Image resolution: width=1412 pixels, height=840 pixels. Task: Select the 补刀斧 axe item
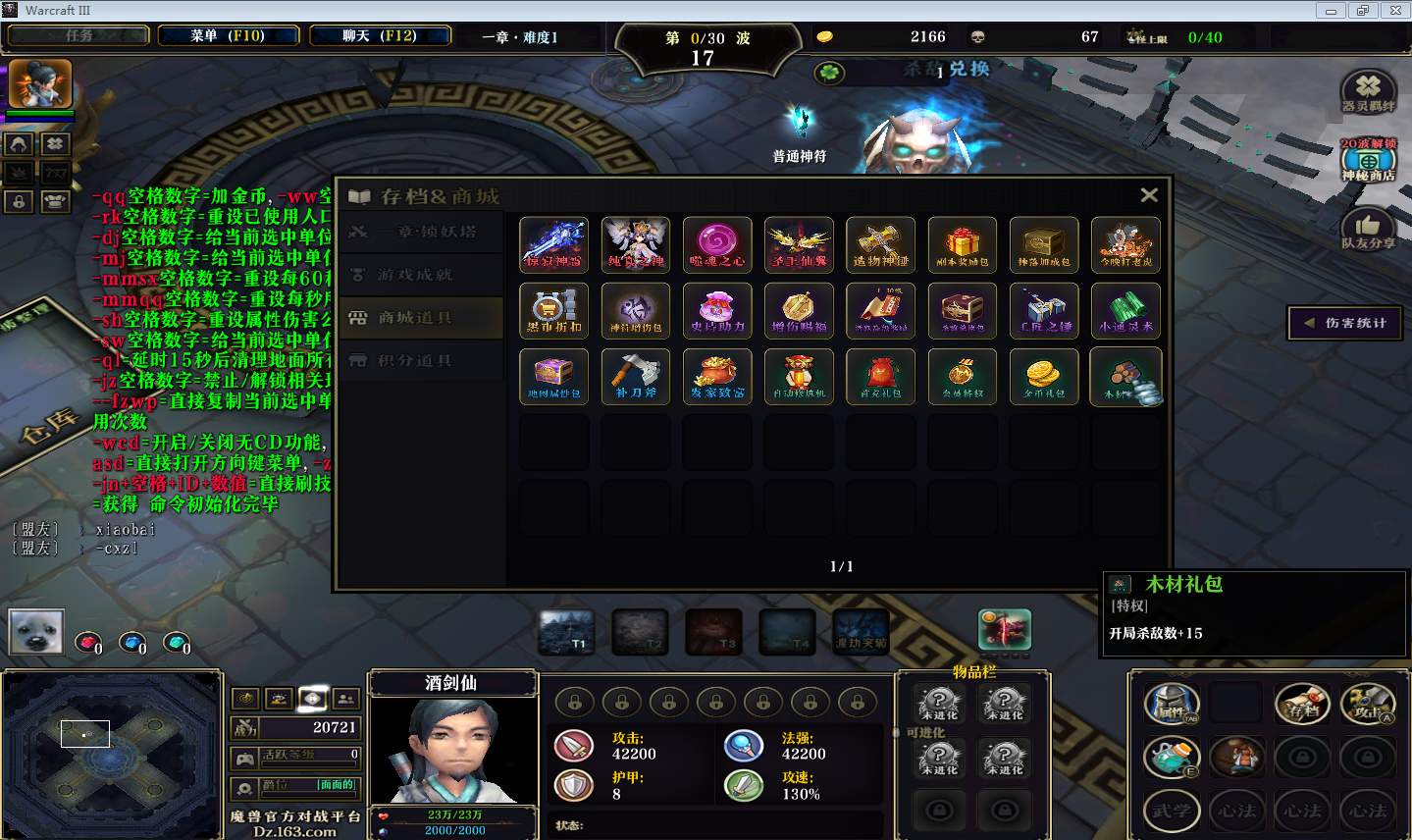coord(636,376)
